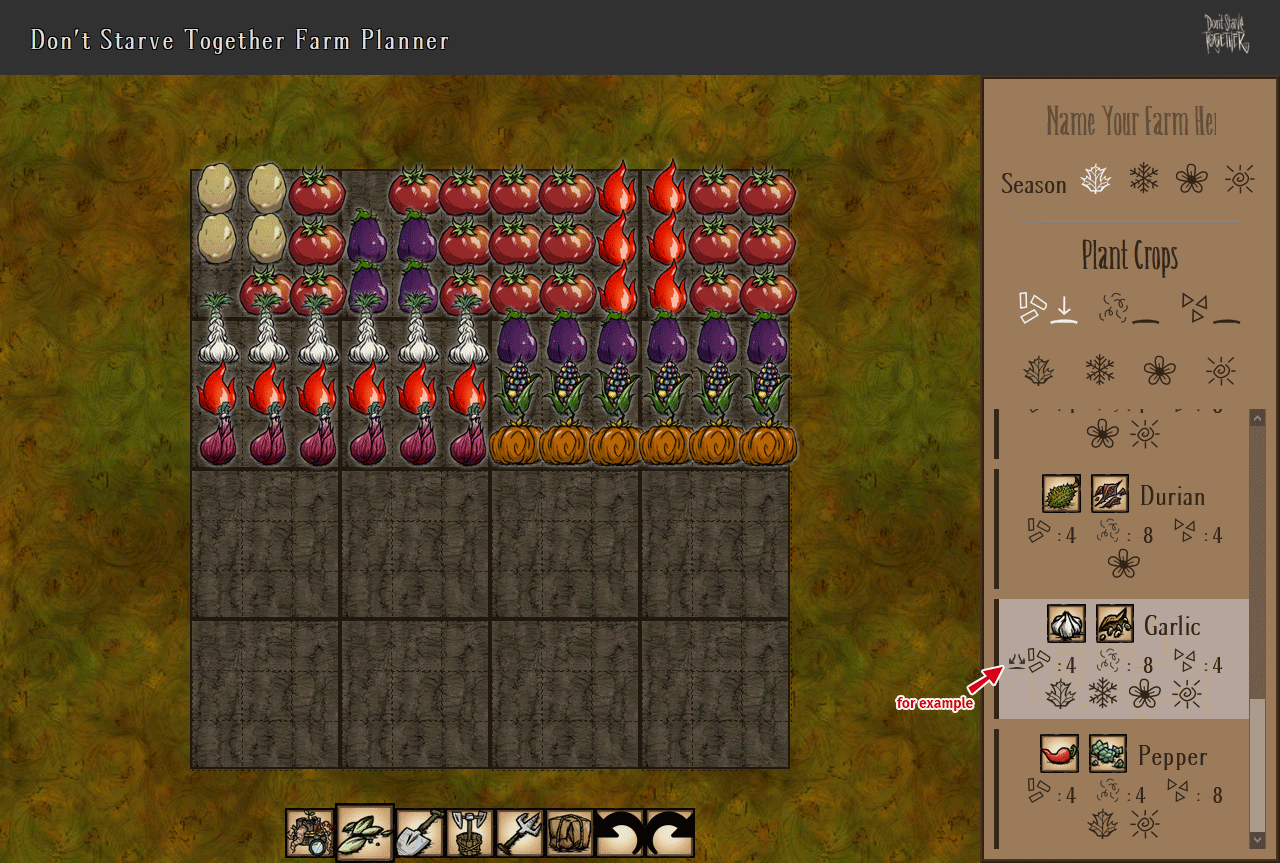Set the Season row to winter snowflake

tap(1144, 179)
